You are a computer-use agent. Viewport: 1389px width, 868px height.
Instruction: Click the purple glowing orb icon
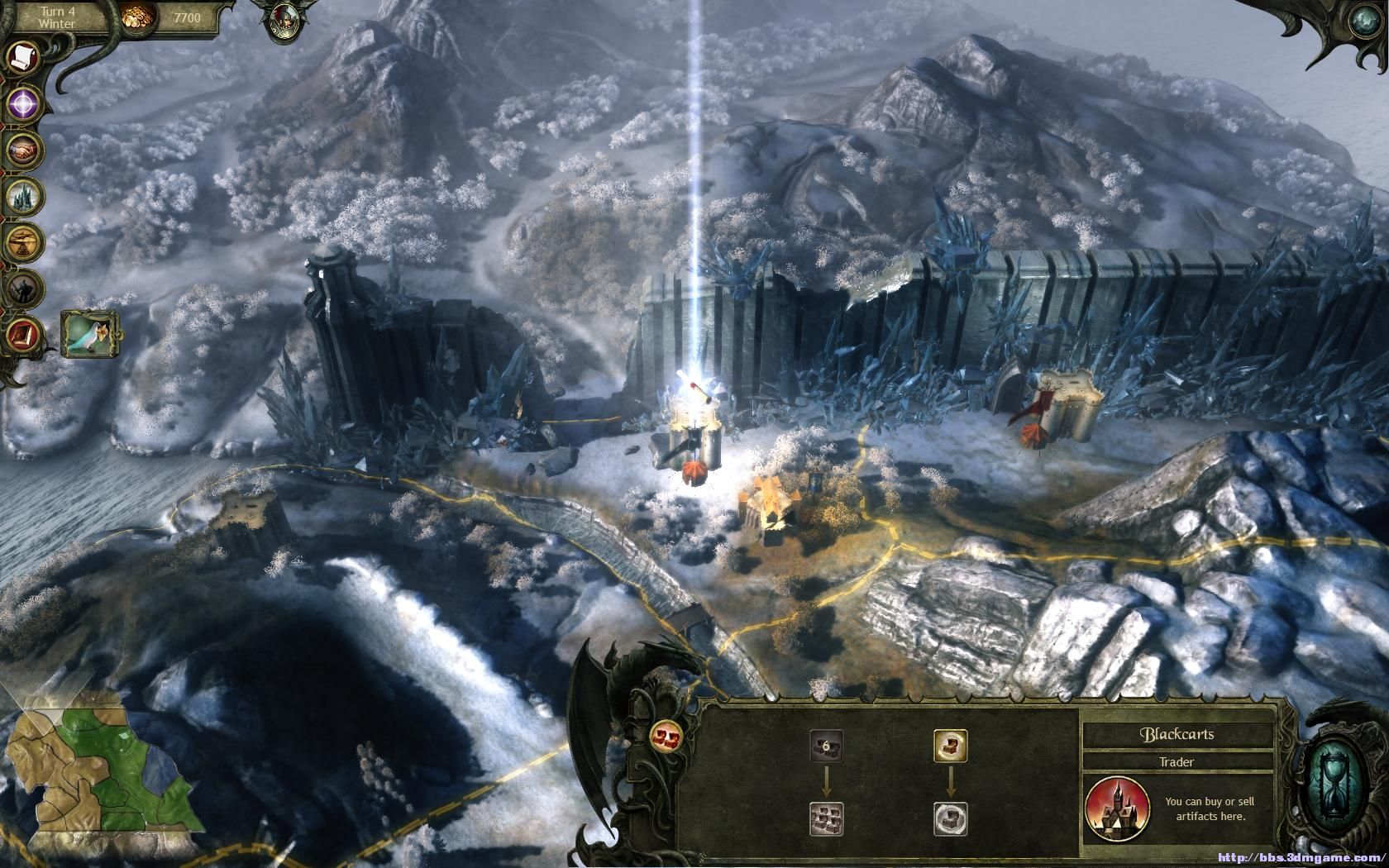click(24, 103)
